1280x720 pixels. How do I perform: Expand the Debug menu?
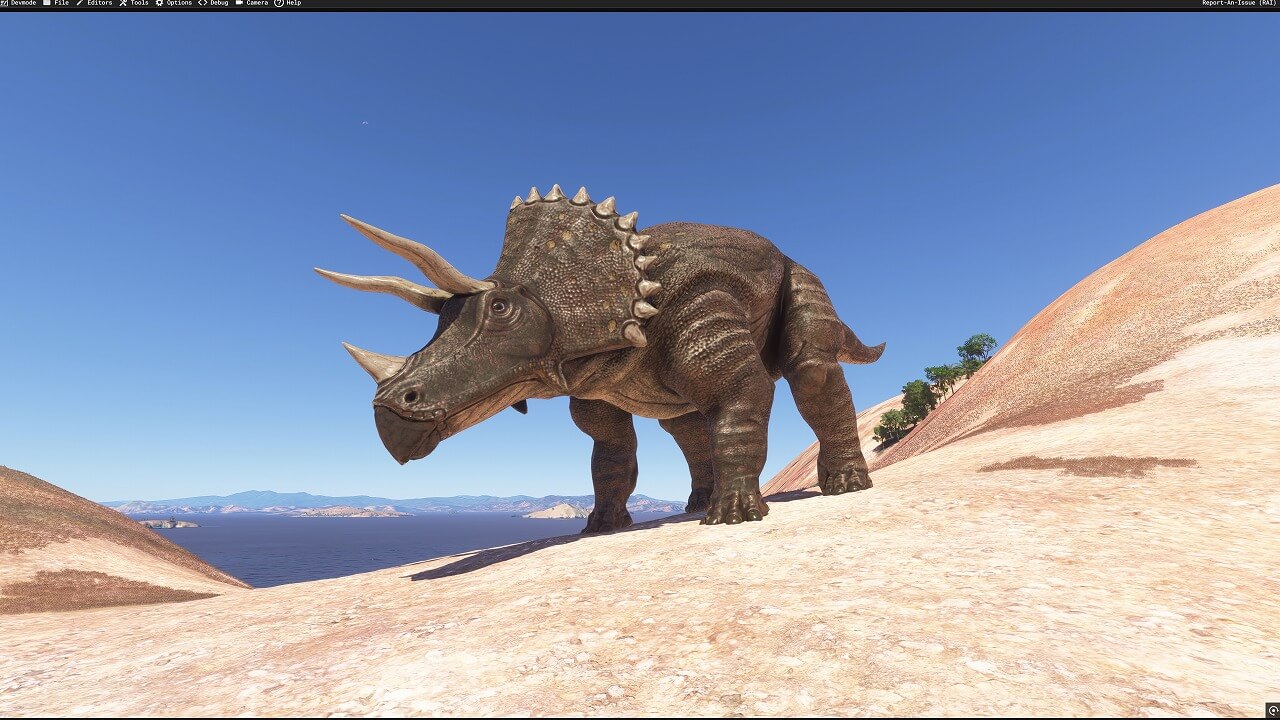click(x=214, y=3)
